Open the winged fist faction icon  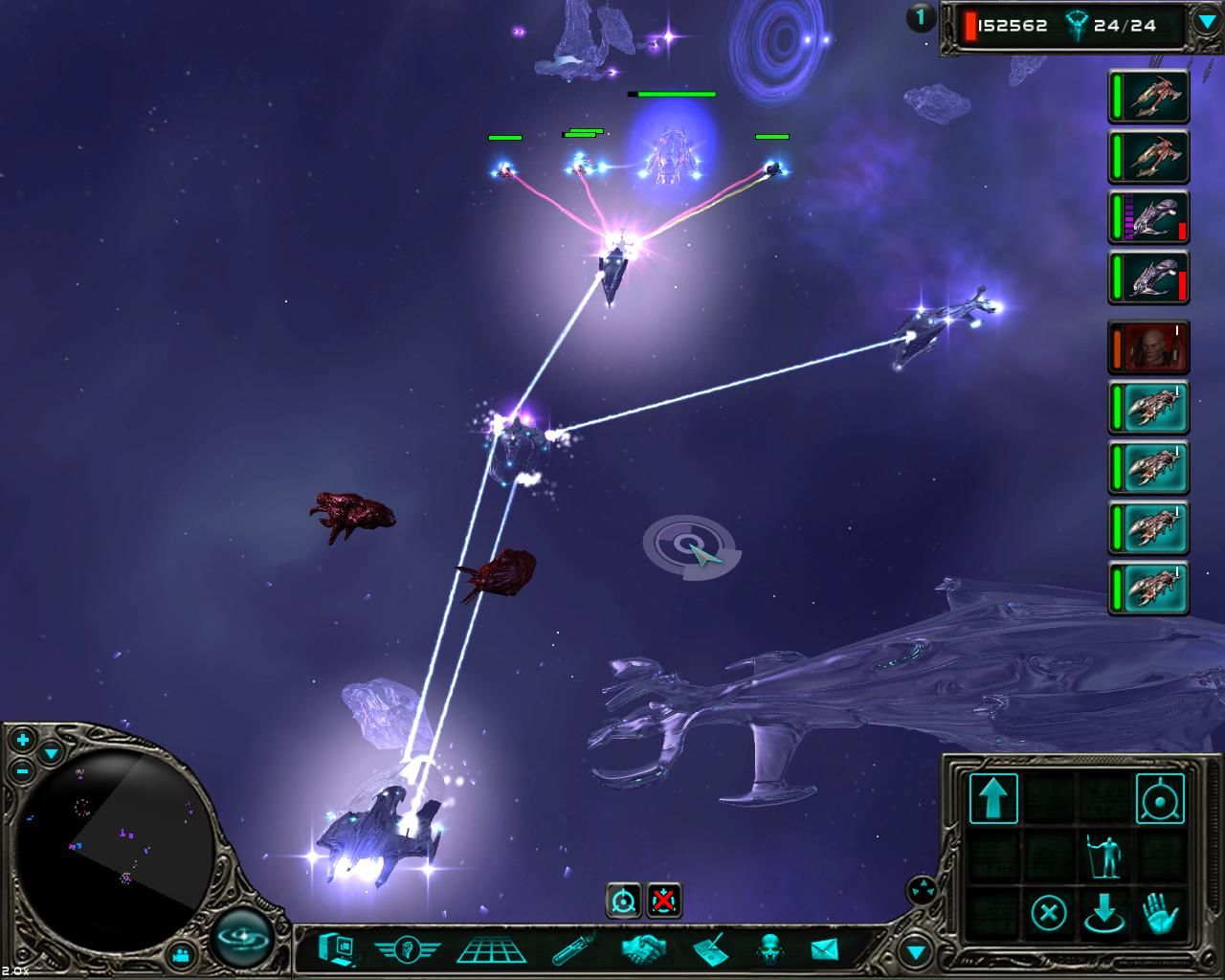click(x=407, y=949)
